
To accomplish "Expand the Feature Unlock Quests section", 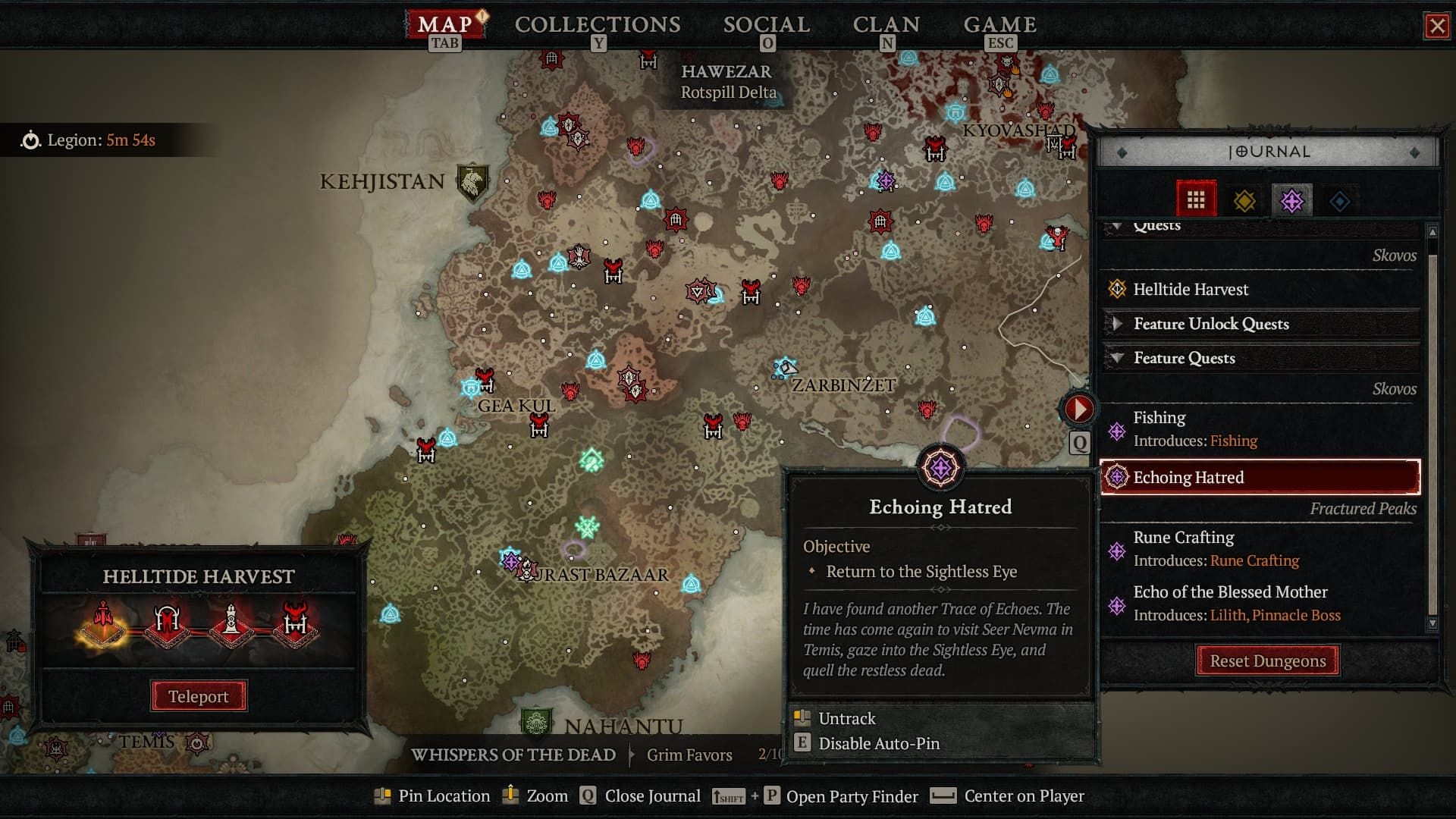I will [1118, 324].
